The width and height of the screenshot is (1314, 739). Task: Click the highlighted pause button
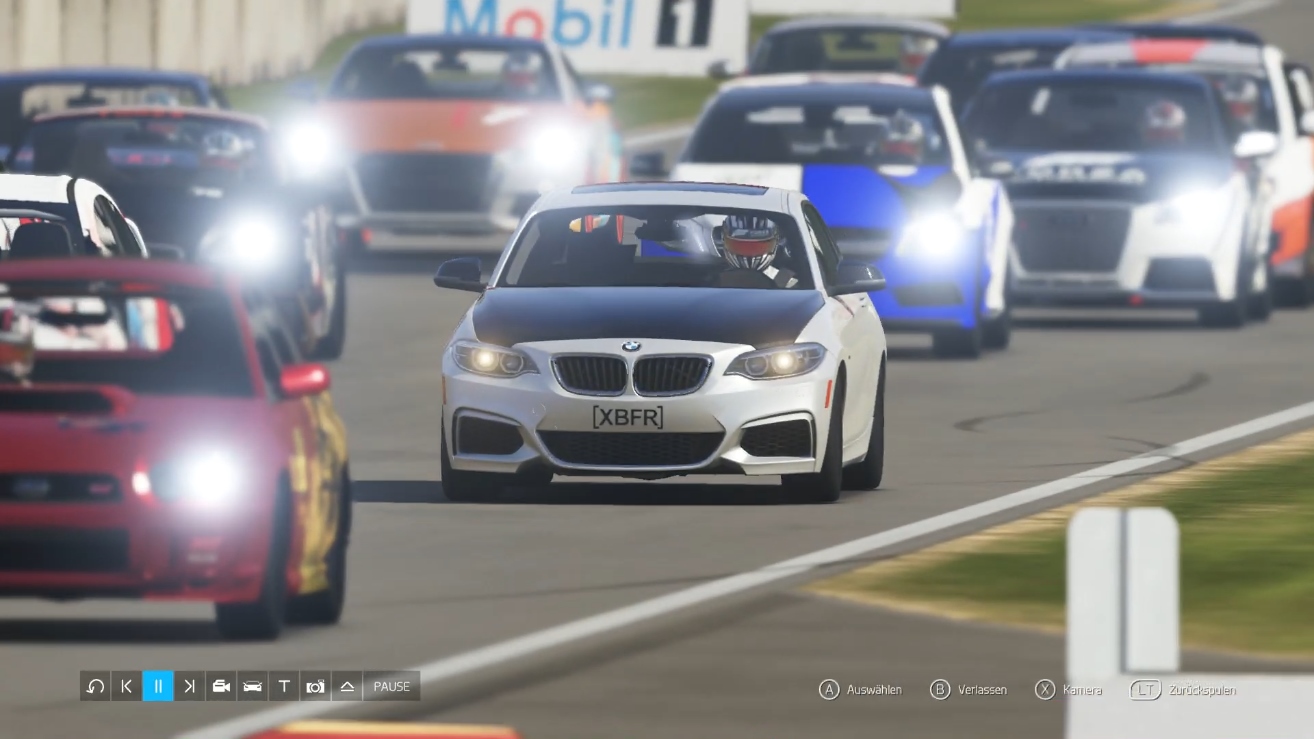[x=158, y=686]
